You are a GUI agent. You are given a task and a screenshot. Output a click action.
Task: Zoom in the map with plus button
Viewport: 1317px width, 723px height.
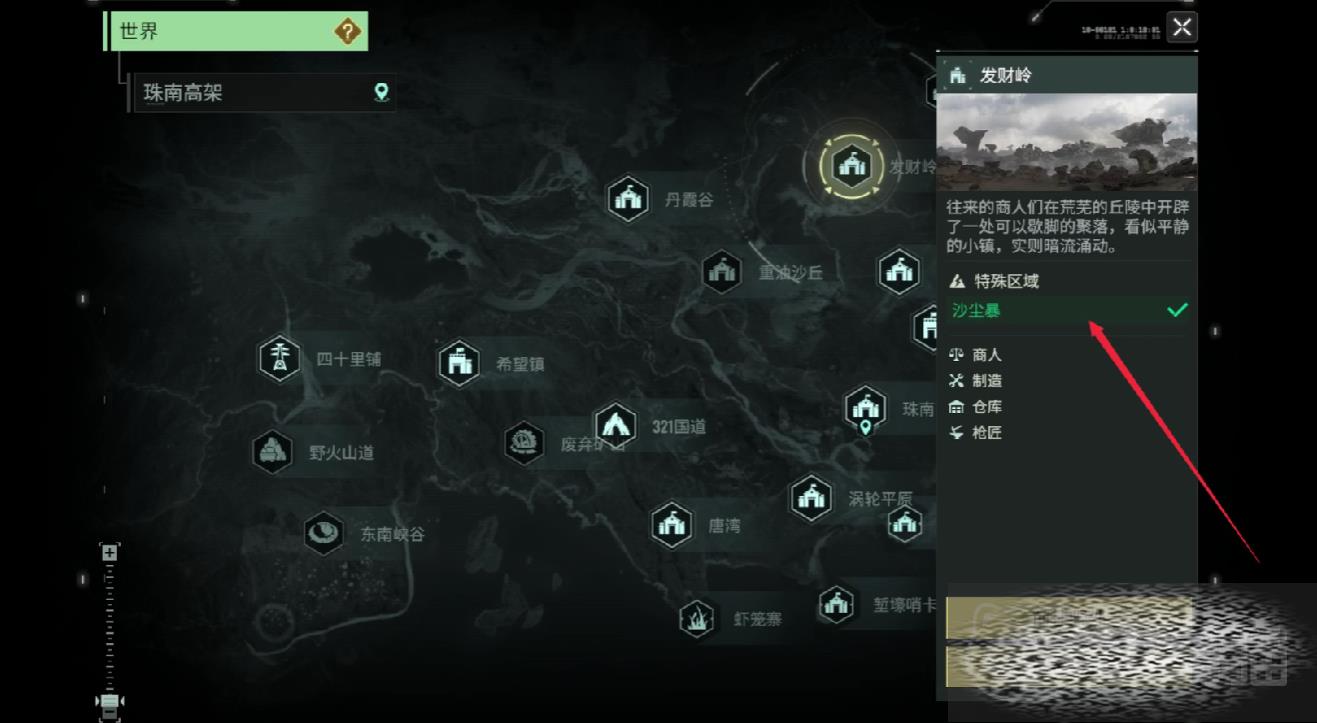[109, 552]
